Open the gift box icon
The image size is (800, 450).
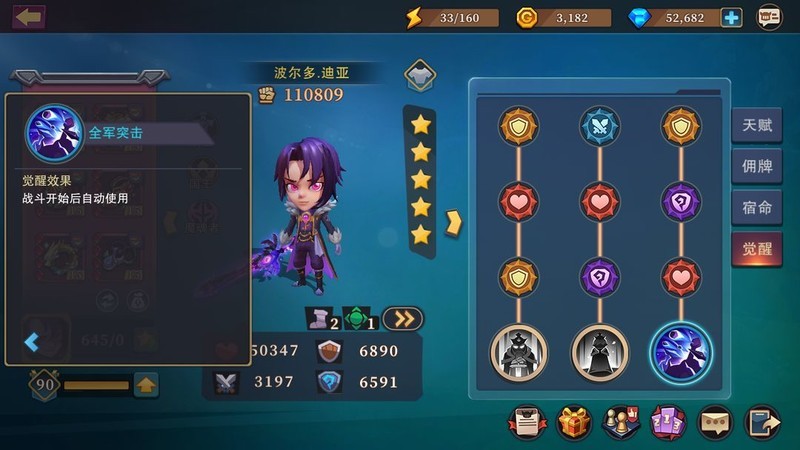click(x=575, y=422)
